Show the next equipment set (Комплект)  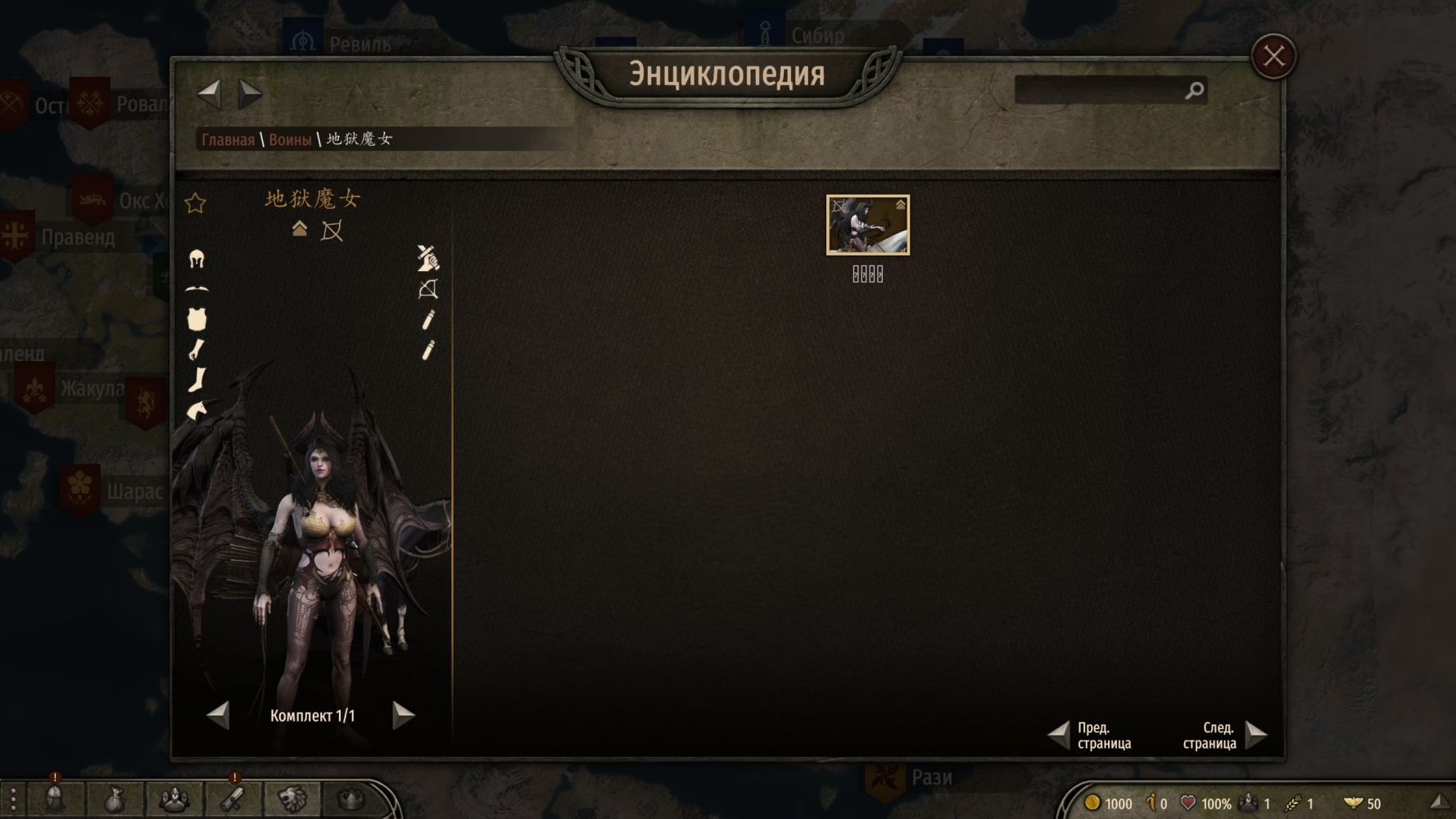tap(403, 715)
